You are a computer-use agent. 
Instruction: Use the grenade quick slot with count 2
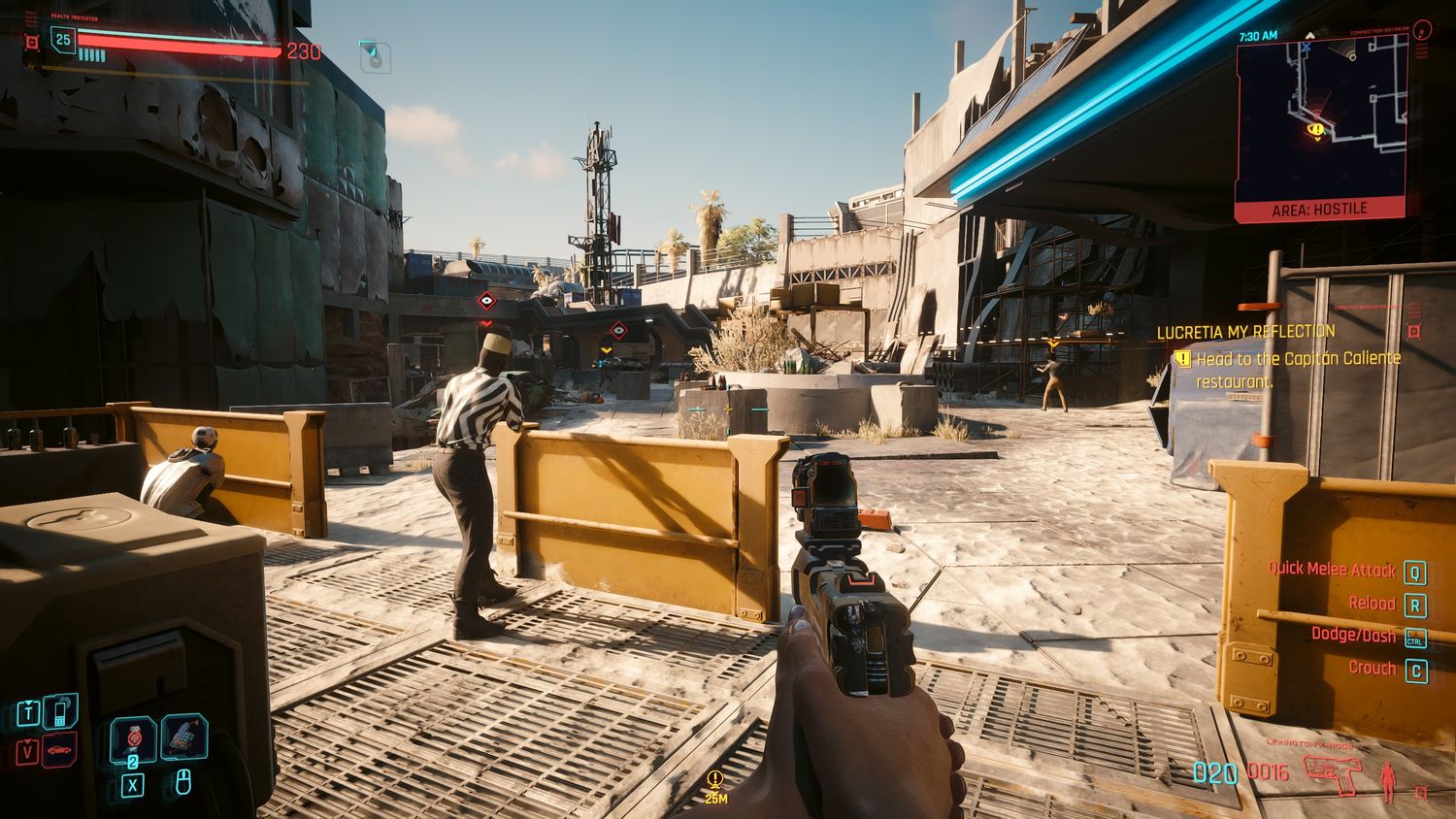coord(134,740)
